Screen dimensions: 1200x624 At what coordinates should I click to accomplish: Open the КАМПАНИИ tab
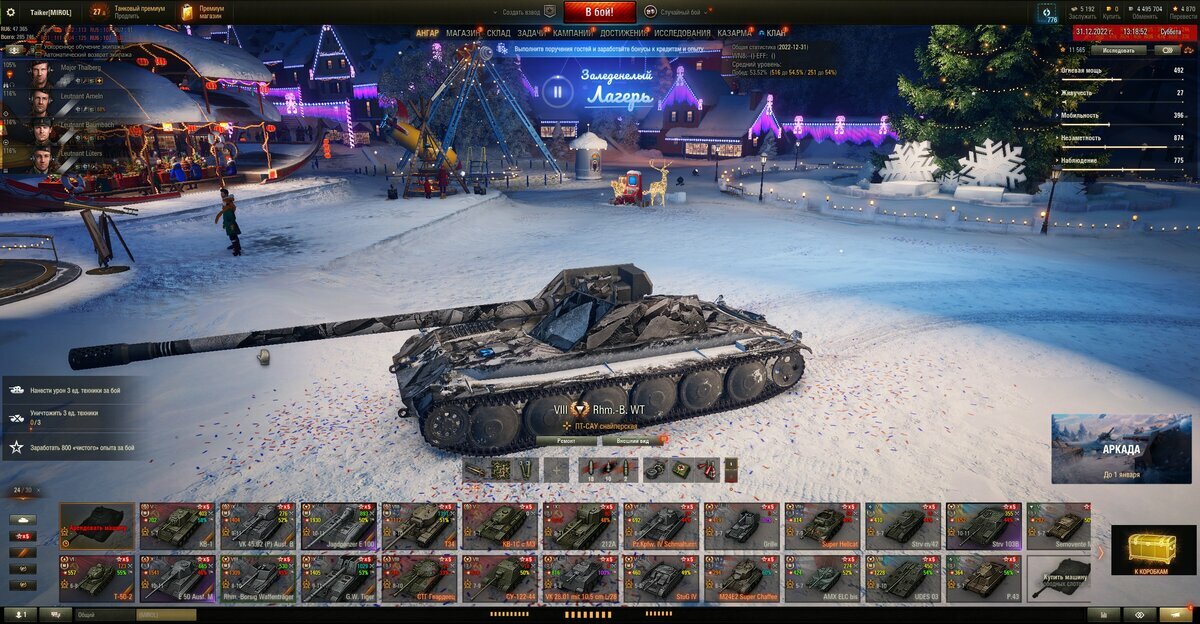(x=572, y=33)
